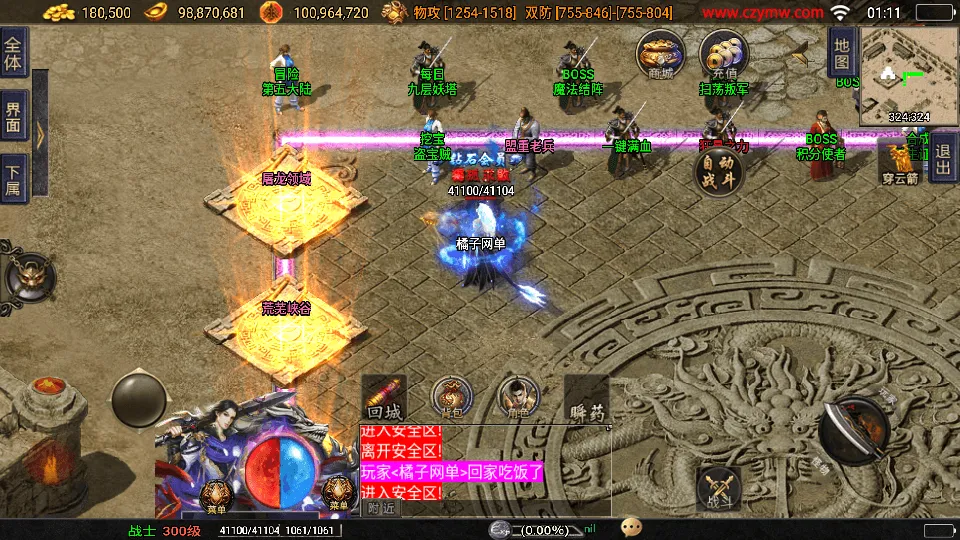The width and height of the screenshot is (960, 540).
Task: Toggle the 自动战斗 auto-battle button
Action: [719, 172]
